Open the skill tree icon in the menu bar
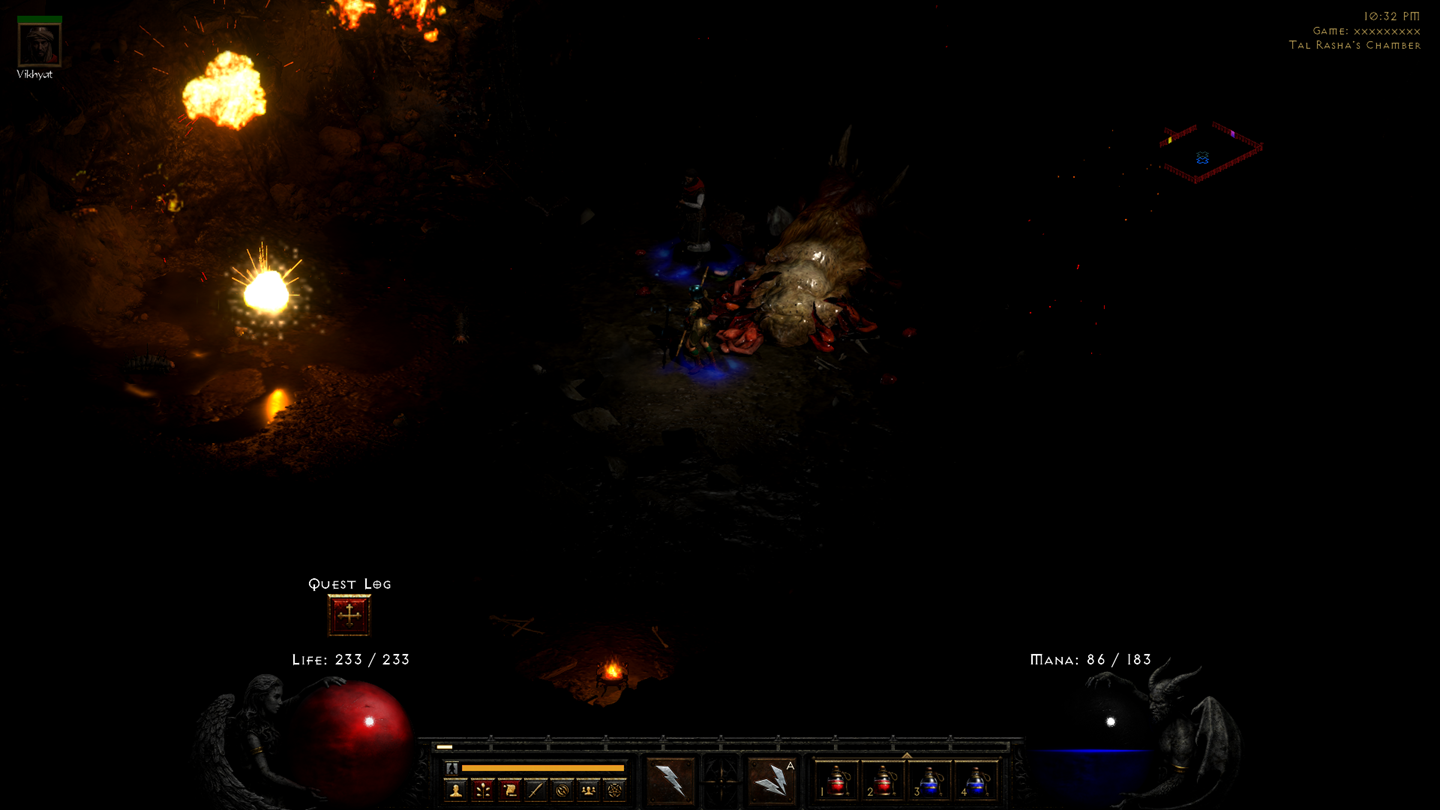1440x810 pixels. point(484,790)
